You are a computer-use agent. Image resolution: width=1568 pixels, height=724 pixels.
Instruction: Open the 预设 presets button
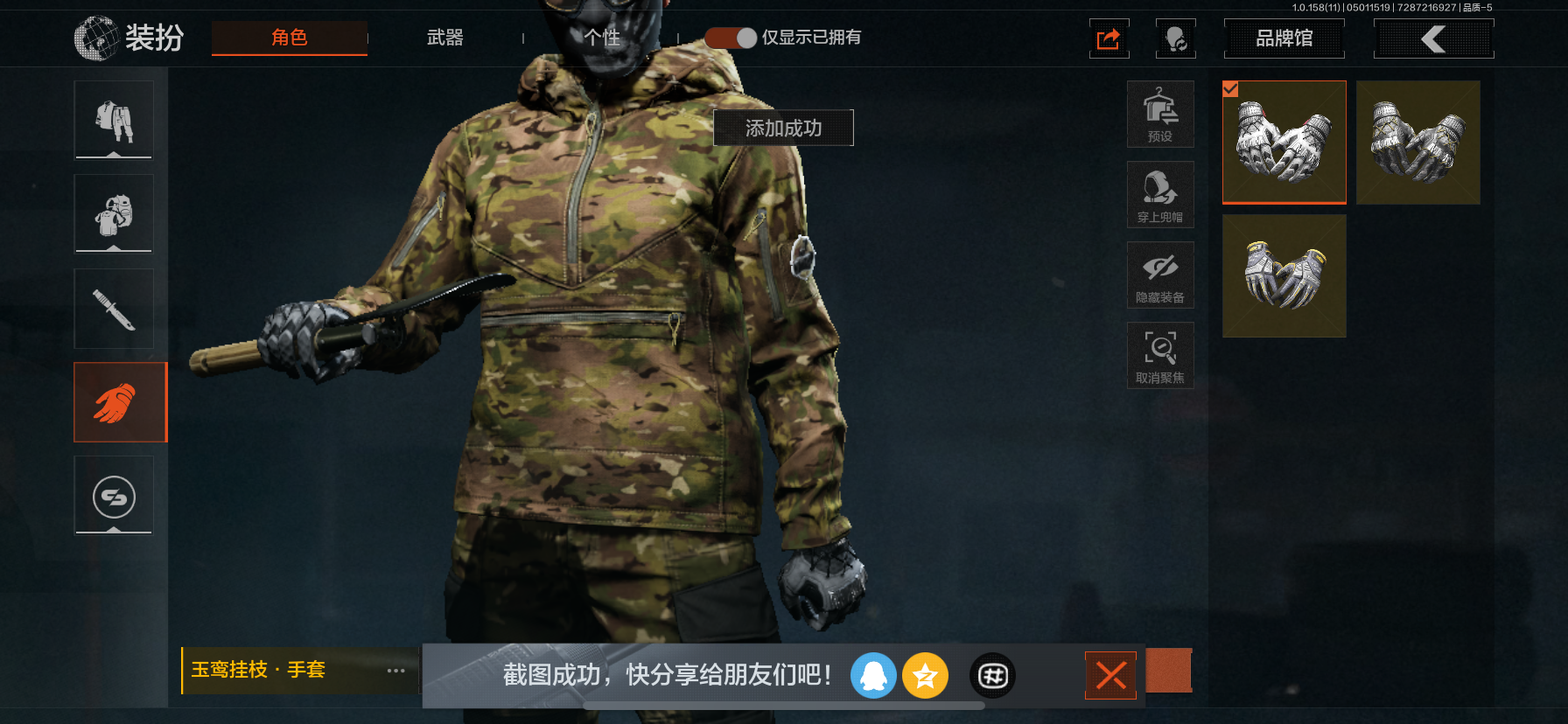click(x=1160, y=114)
